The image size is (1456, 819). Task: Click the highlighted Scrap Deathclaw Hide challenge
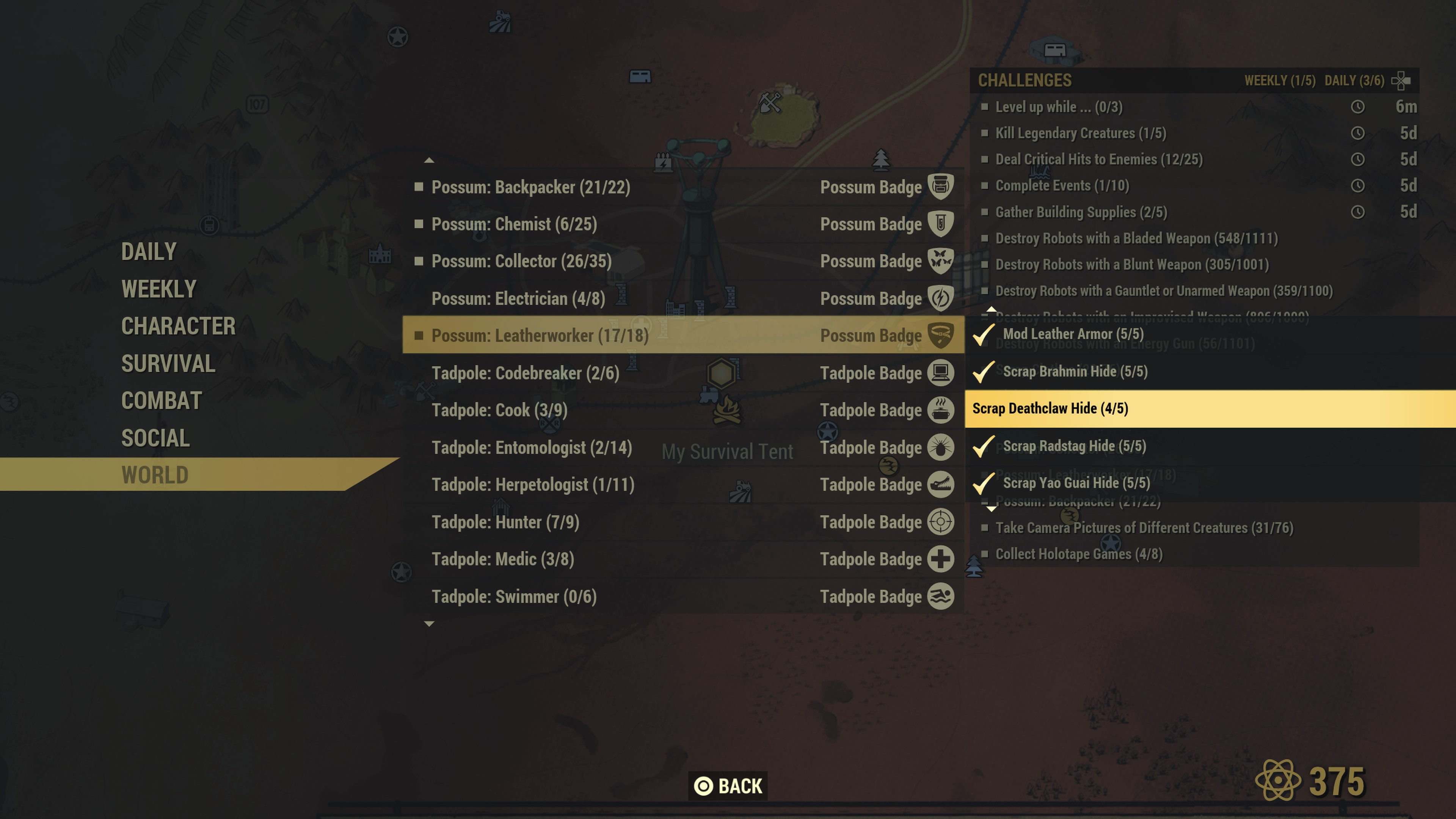coord(1074,408)
